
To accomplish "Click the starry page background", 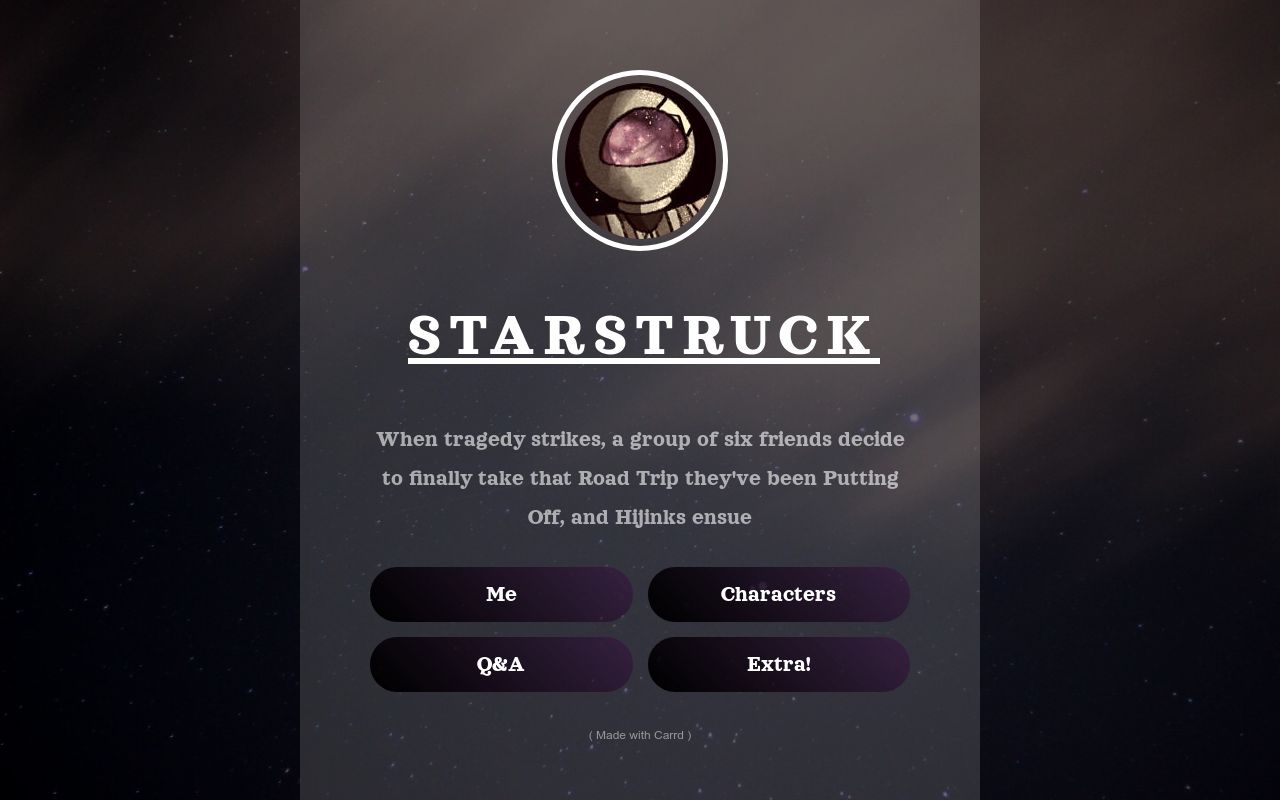I will (x=150, y=400).
